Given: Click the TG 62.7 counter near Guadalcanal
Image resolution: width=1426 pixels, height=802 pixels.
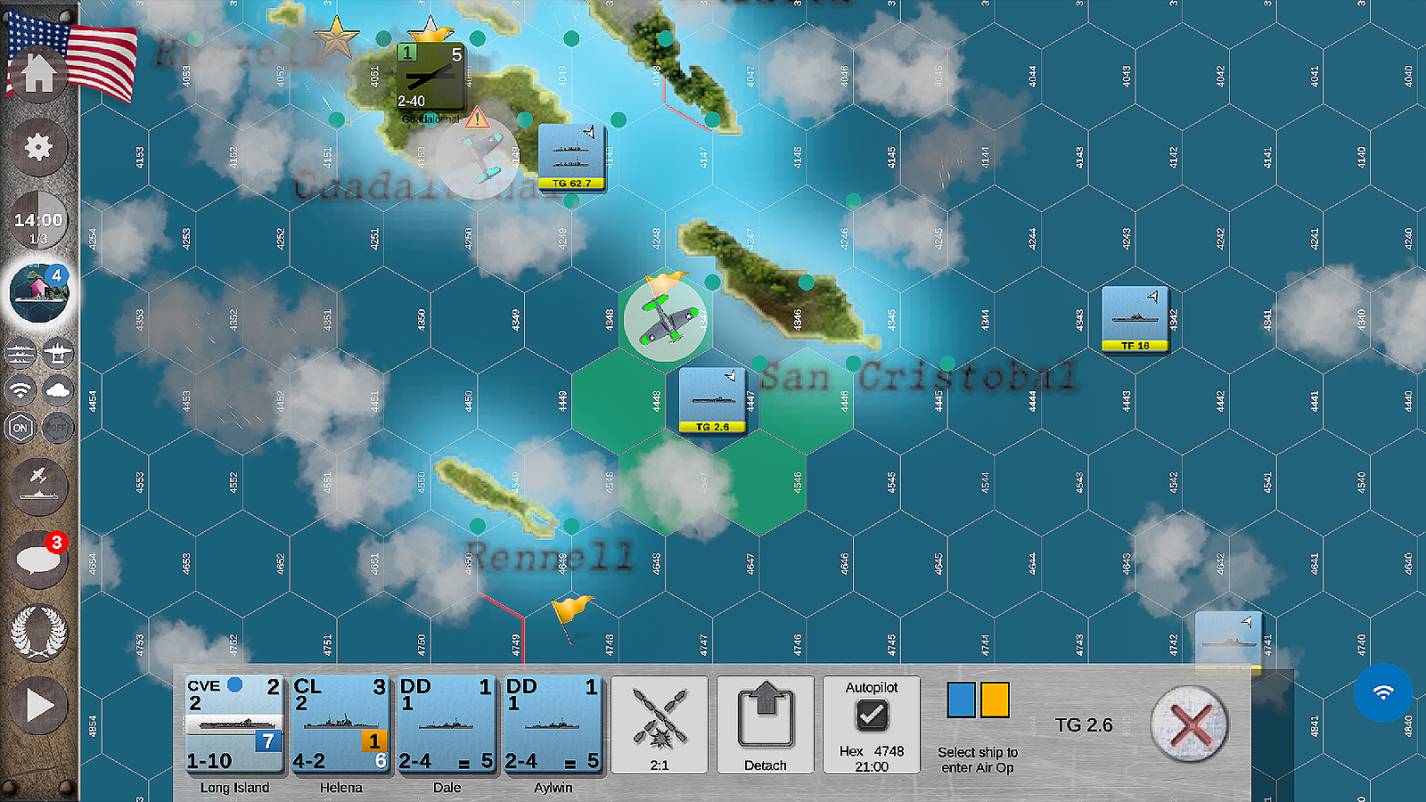Looking at the screenshot, I should (570, 157).
